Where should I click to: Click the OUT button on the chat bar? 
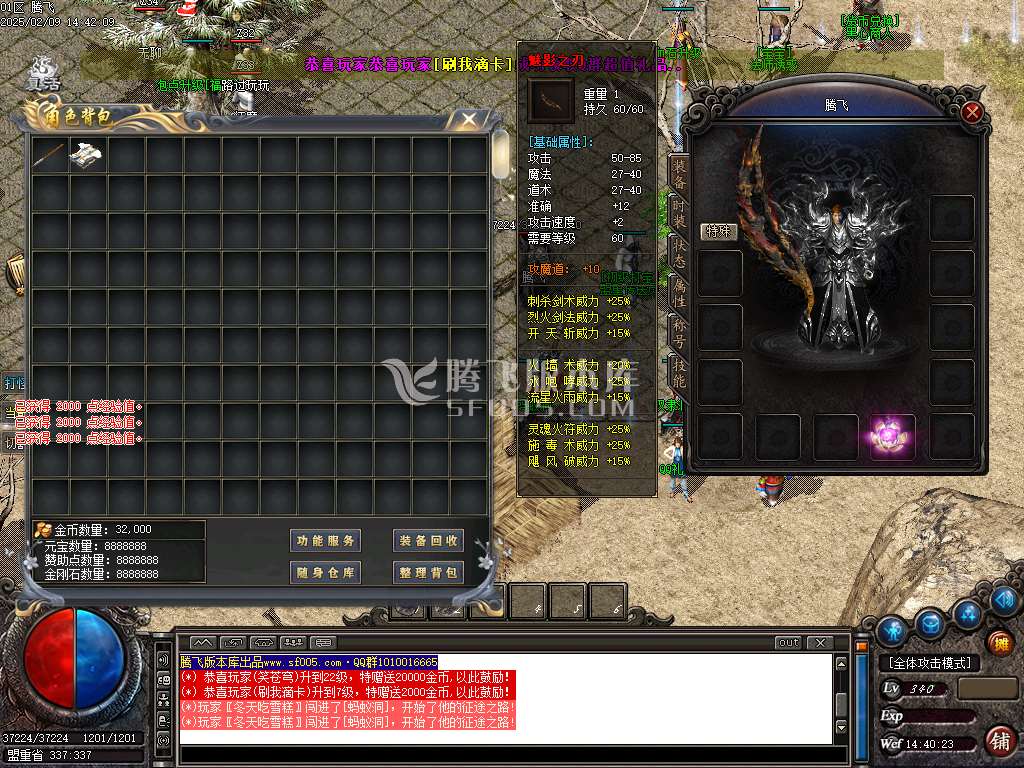tap(788, 642)
